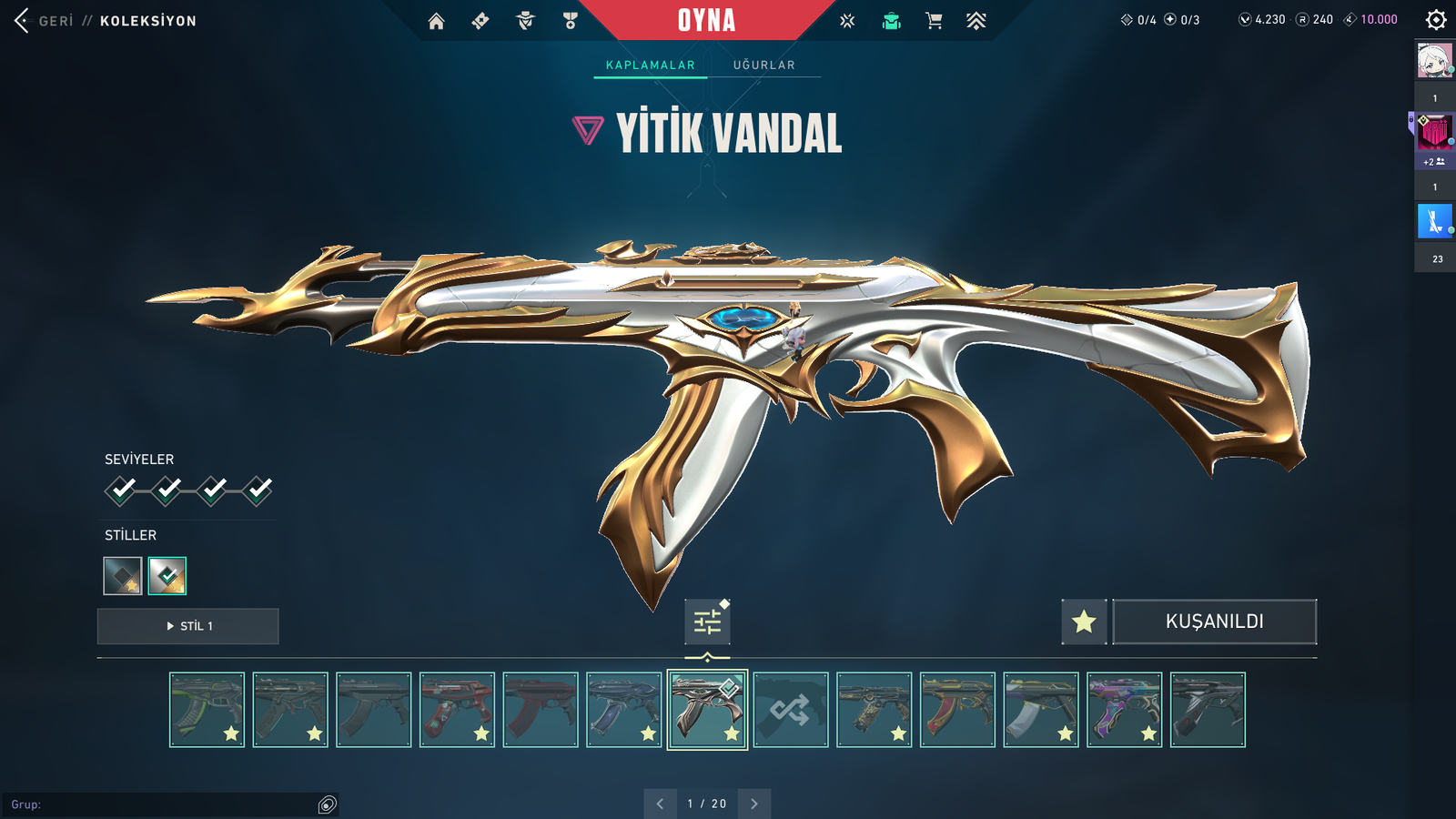The image size is (1456, 819).
Task: Go to the next skin page
Action: pos(754,804)
